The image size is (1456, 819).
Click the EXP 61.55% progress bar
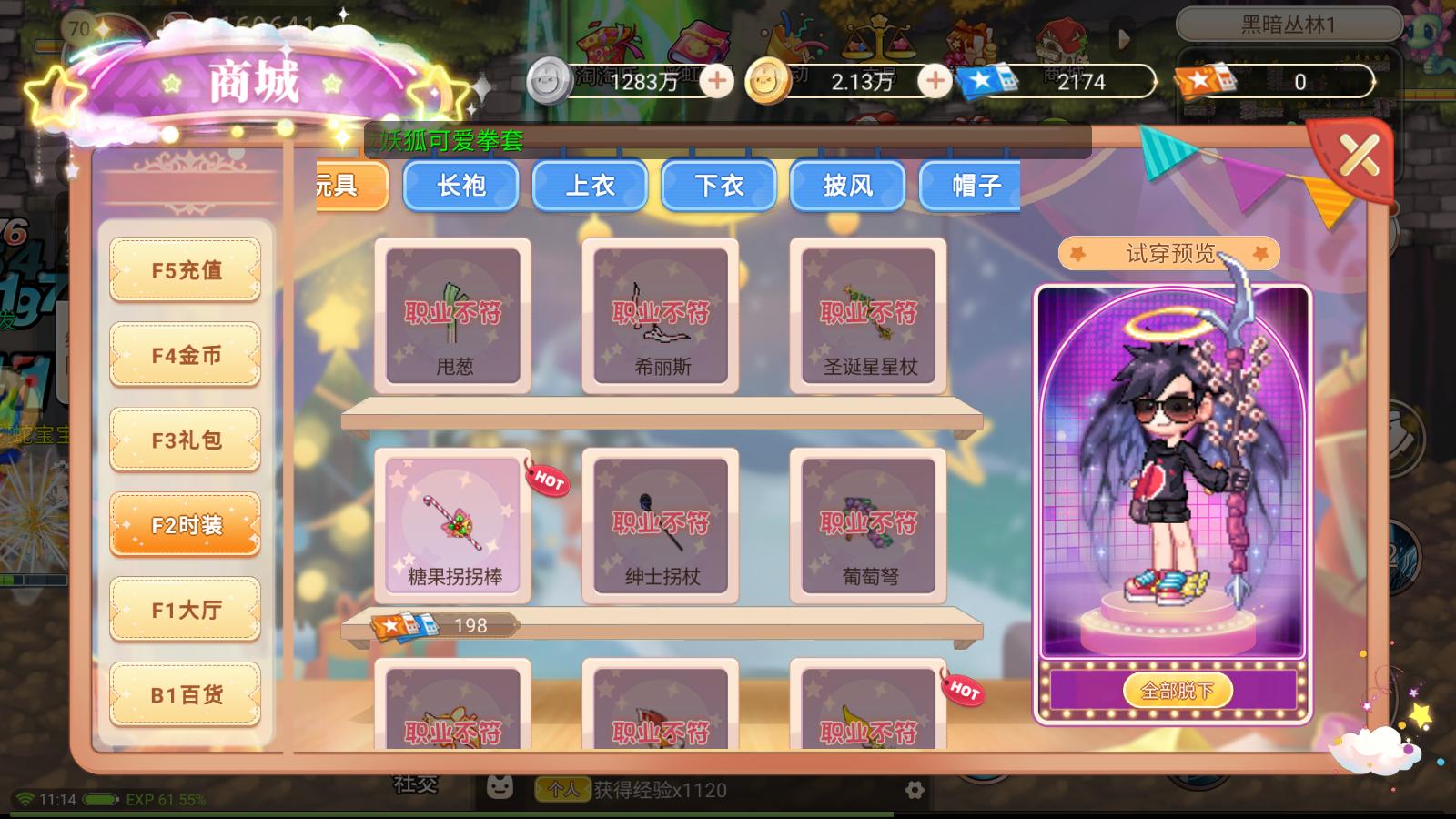(x=164, y=798)
